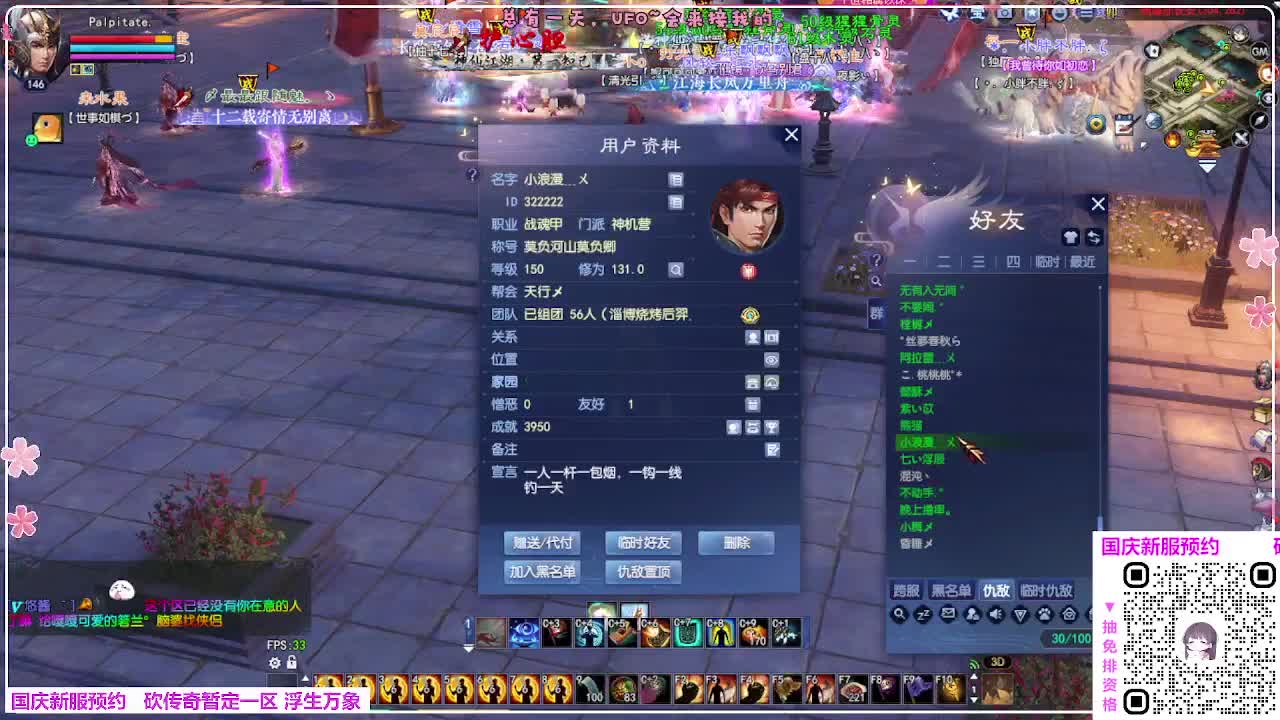Click the crossed swords icon near the minimap
The width and height of the screenshot is (1280, 720).
(x=1240, y=137)
